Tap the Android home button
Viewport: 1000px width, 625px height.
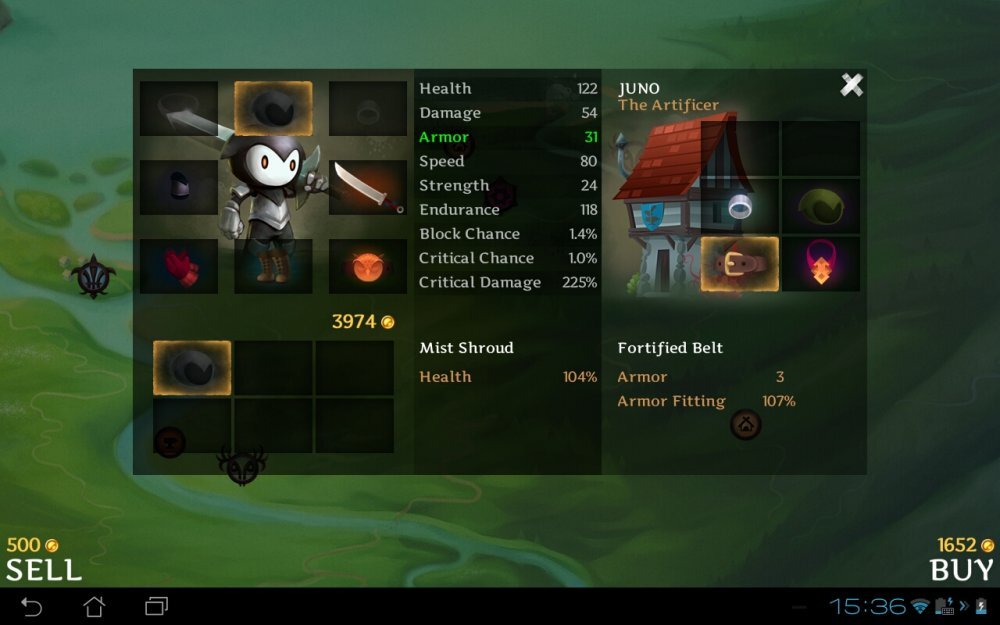94,606
